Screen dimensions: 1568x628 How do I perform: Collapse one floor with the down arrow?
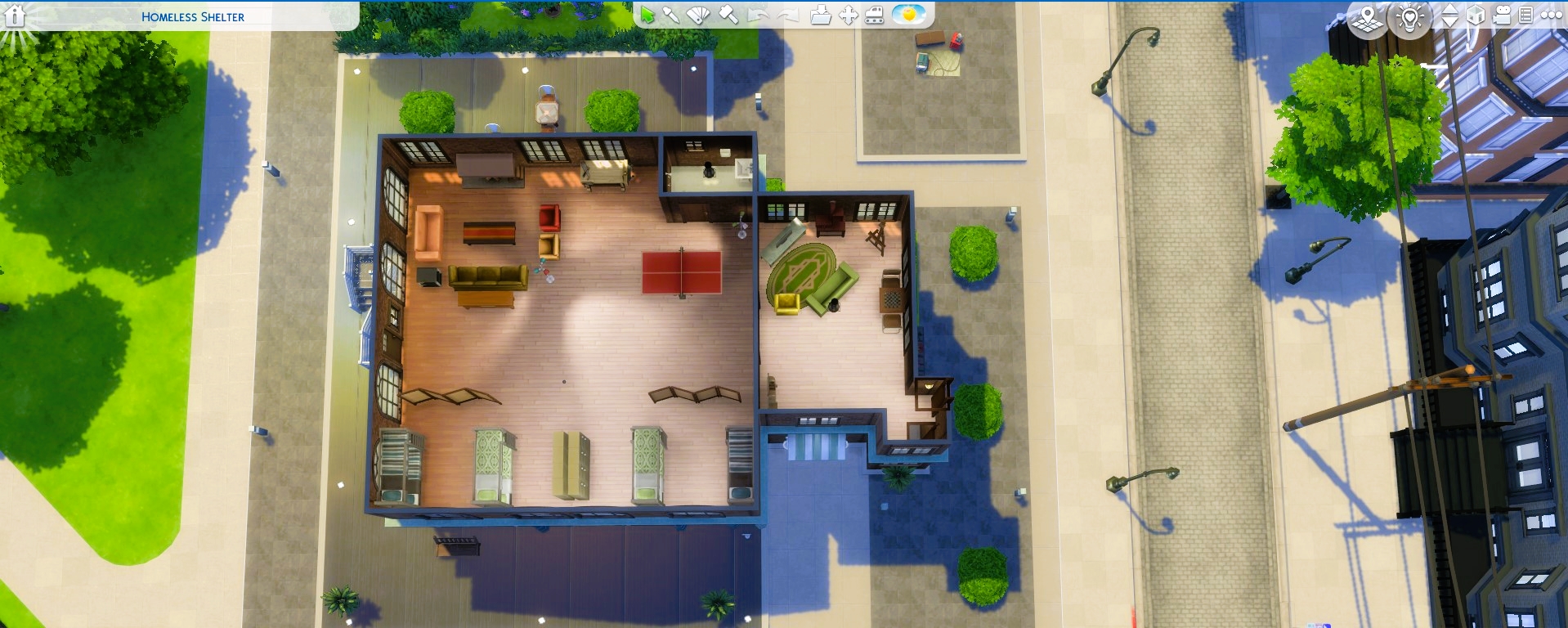[1449, 20]
